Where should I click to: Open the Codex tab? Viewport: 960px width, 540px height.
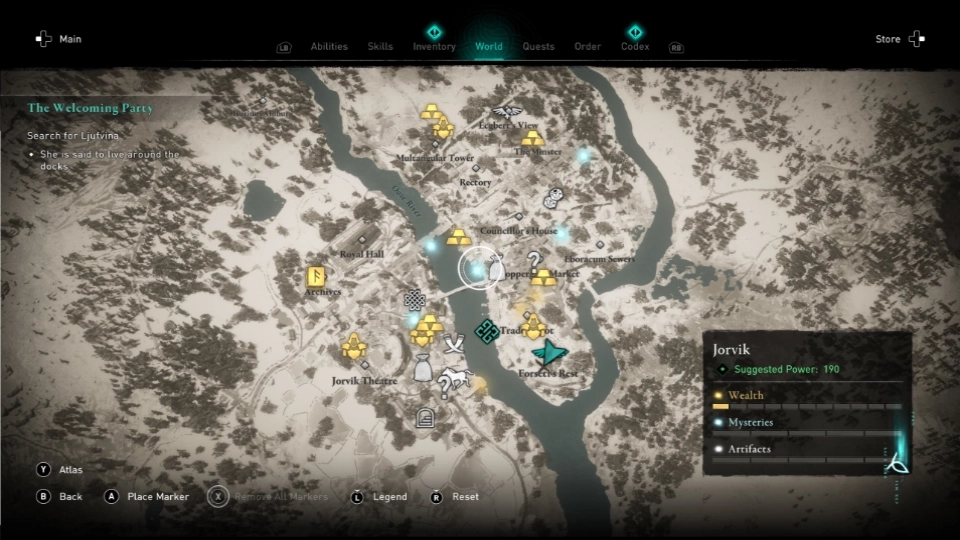click(x=635, y=46)
